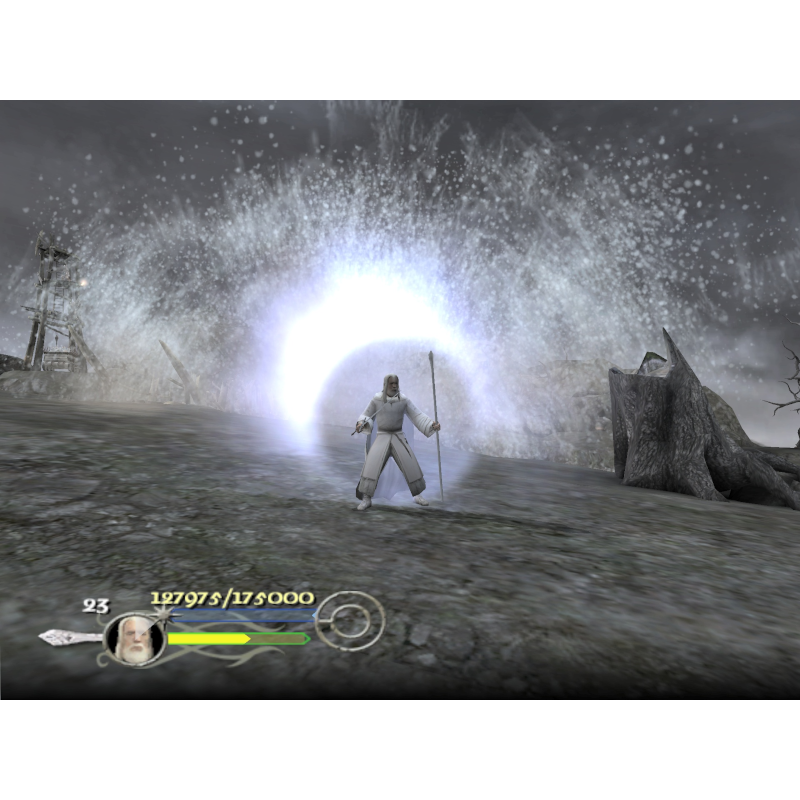Click the sword blade icon beside portrait
The width and height of the screenshot is (800, 800).
(x=68, y=637)
